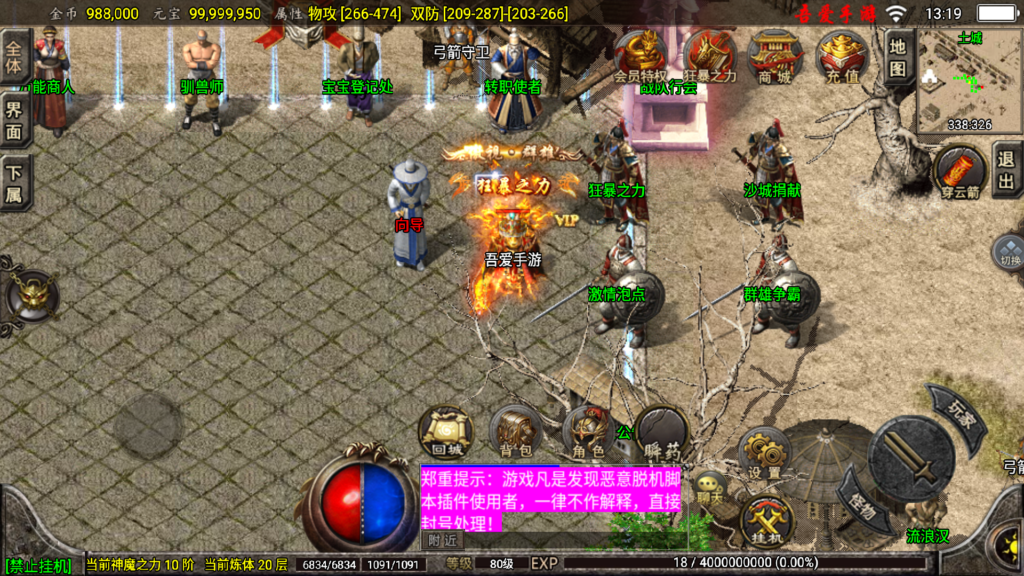
Task: Tap the 切换 switch button
Action: (1007, 252)
